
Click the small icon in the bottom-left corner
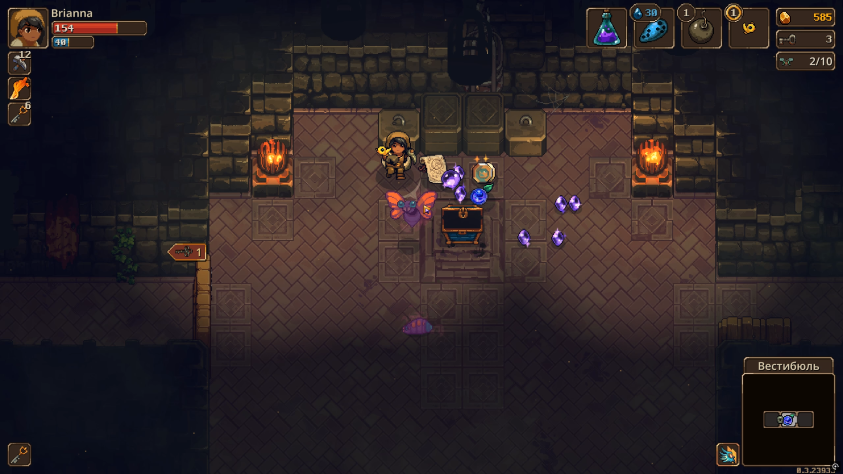(19, 454)
